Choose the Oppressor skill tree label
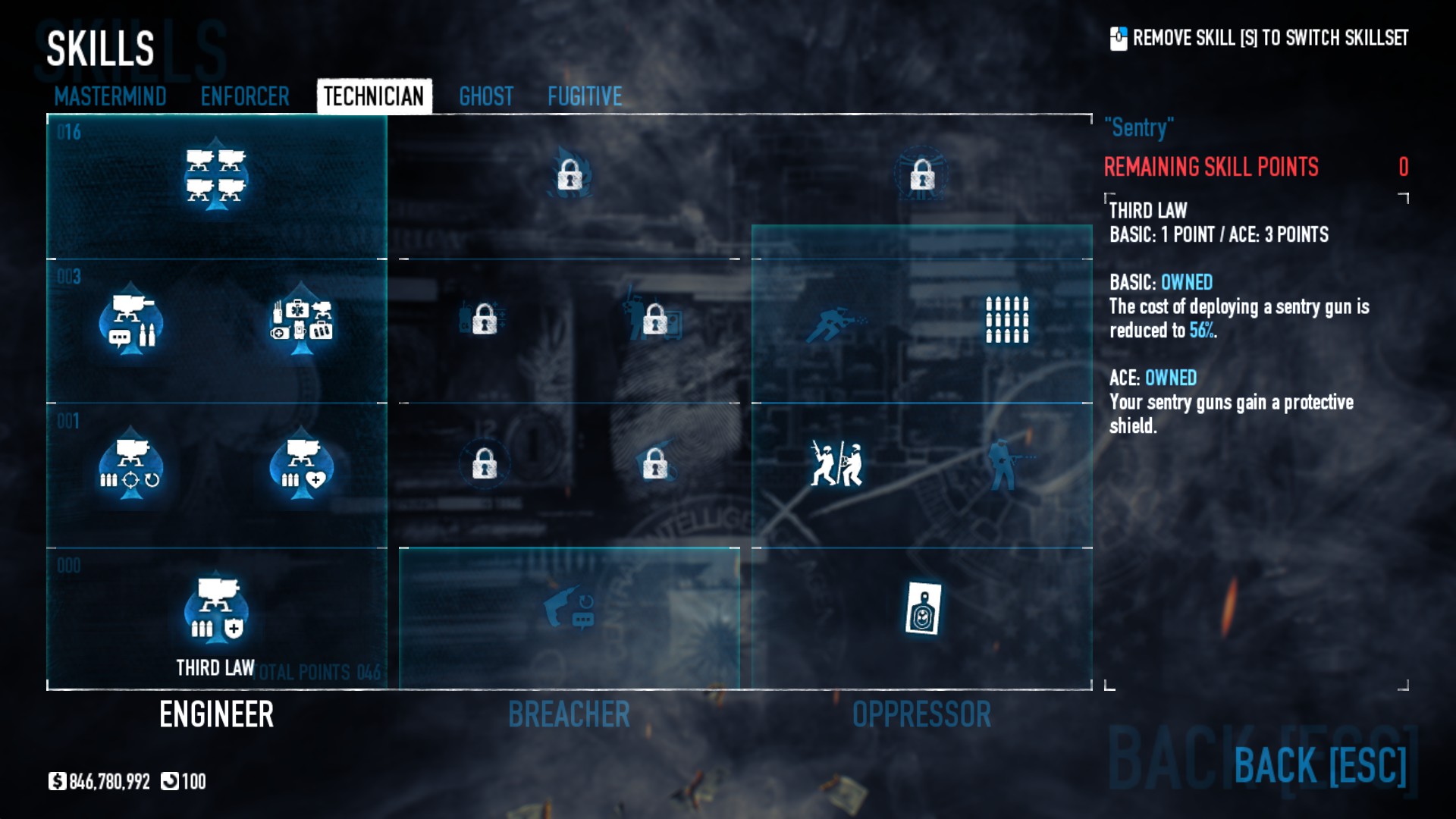Viewport: 1456px width, 819px height. point(921,714)
